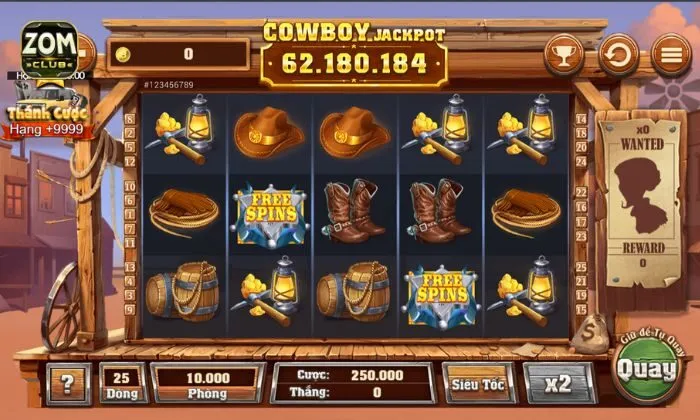Toggle Siêu Tốc fast spin mode
The width and height of the screenshot is (700, 420).
click(479, 383)
